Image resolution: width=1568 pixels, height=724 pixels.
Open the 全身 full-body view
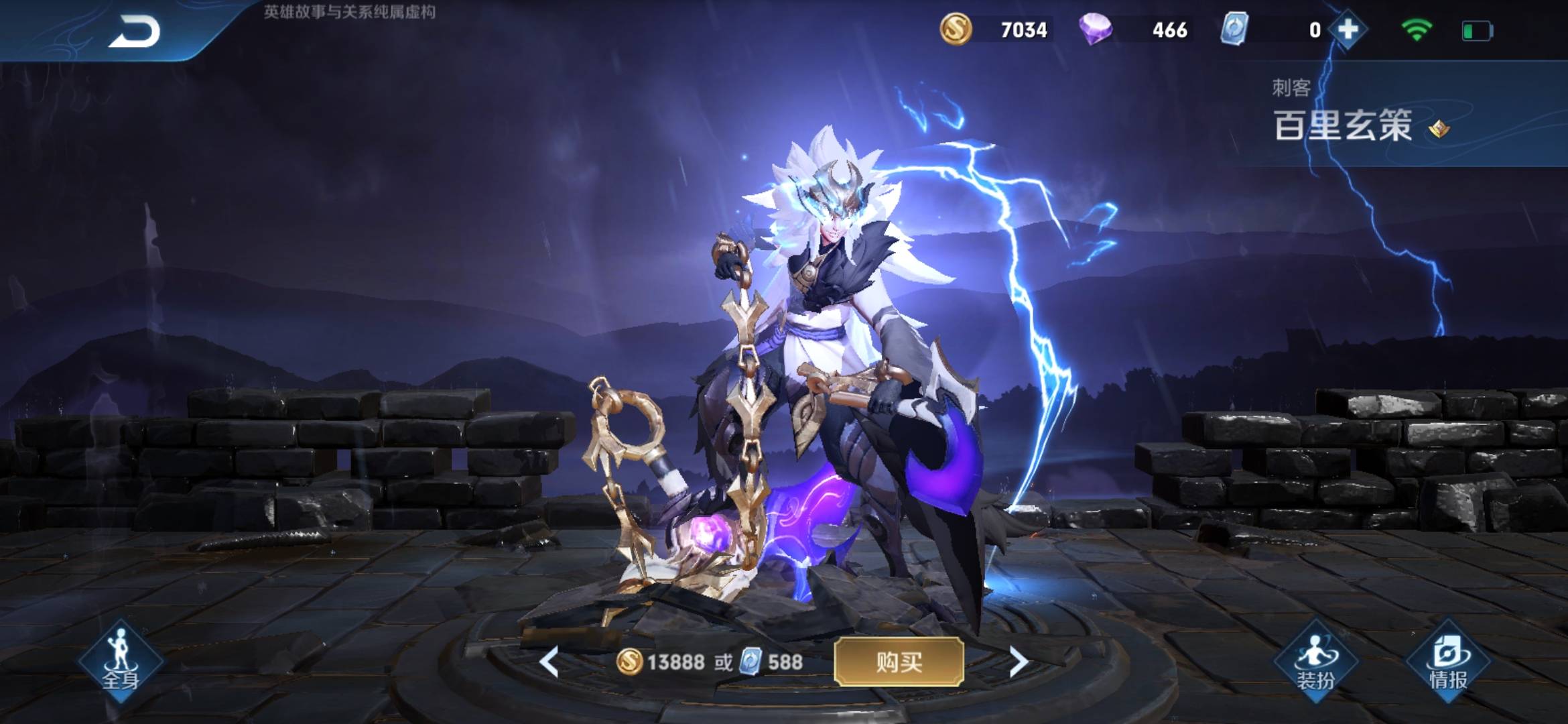pyautogui.click(x=121, y=662)
